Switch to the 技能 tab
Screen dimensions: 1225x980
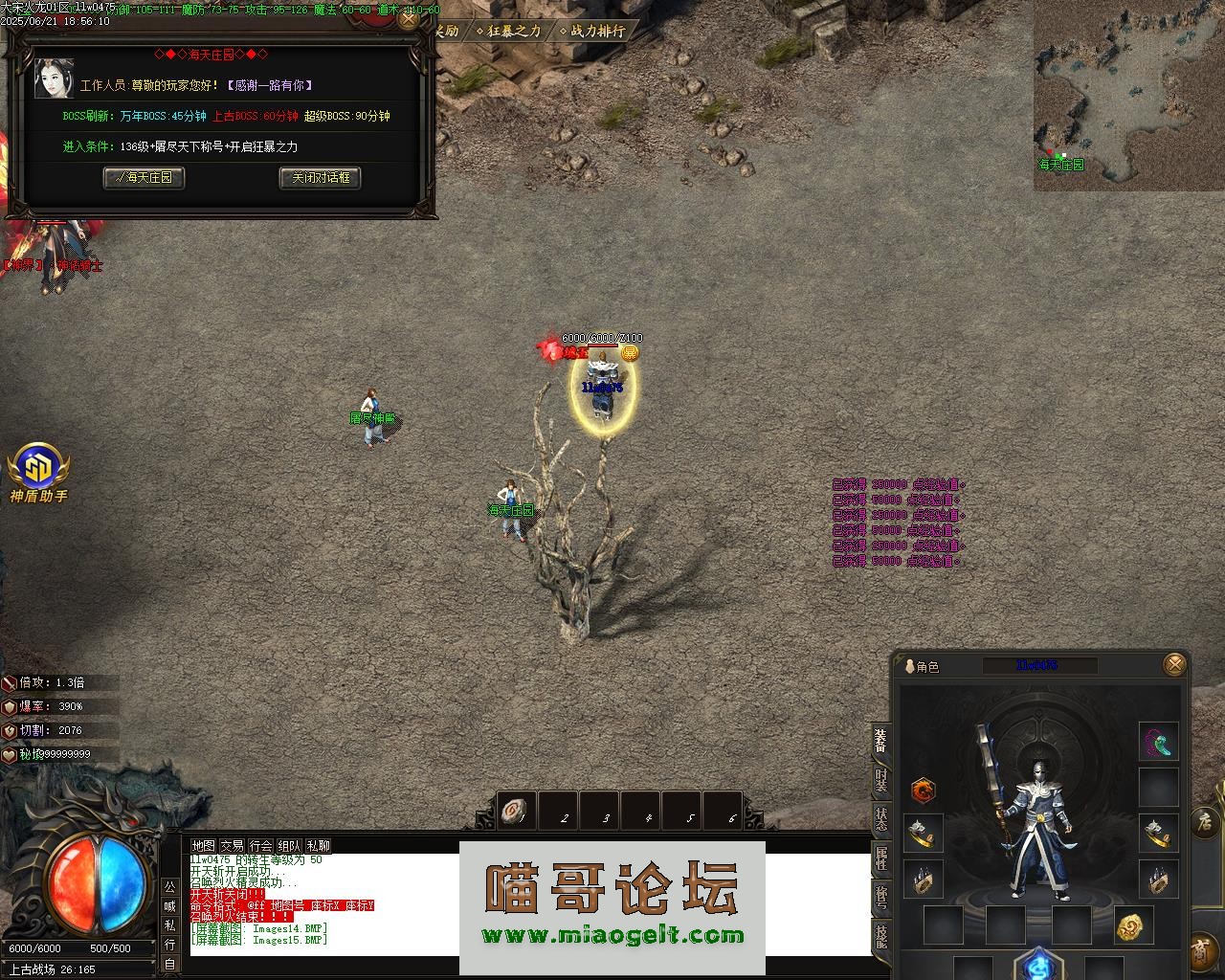[x=880, y=936]
